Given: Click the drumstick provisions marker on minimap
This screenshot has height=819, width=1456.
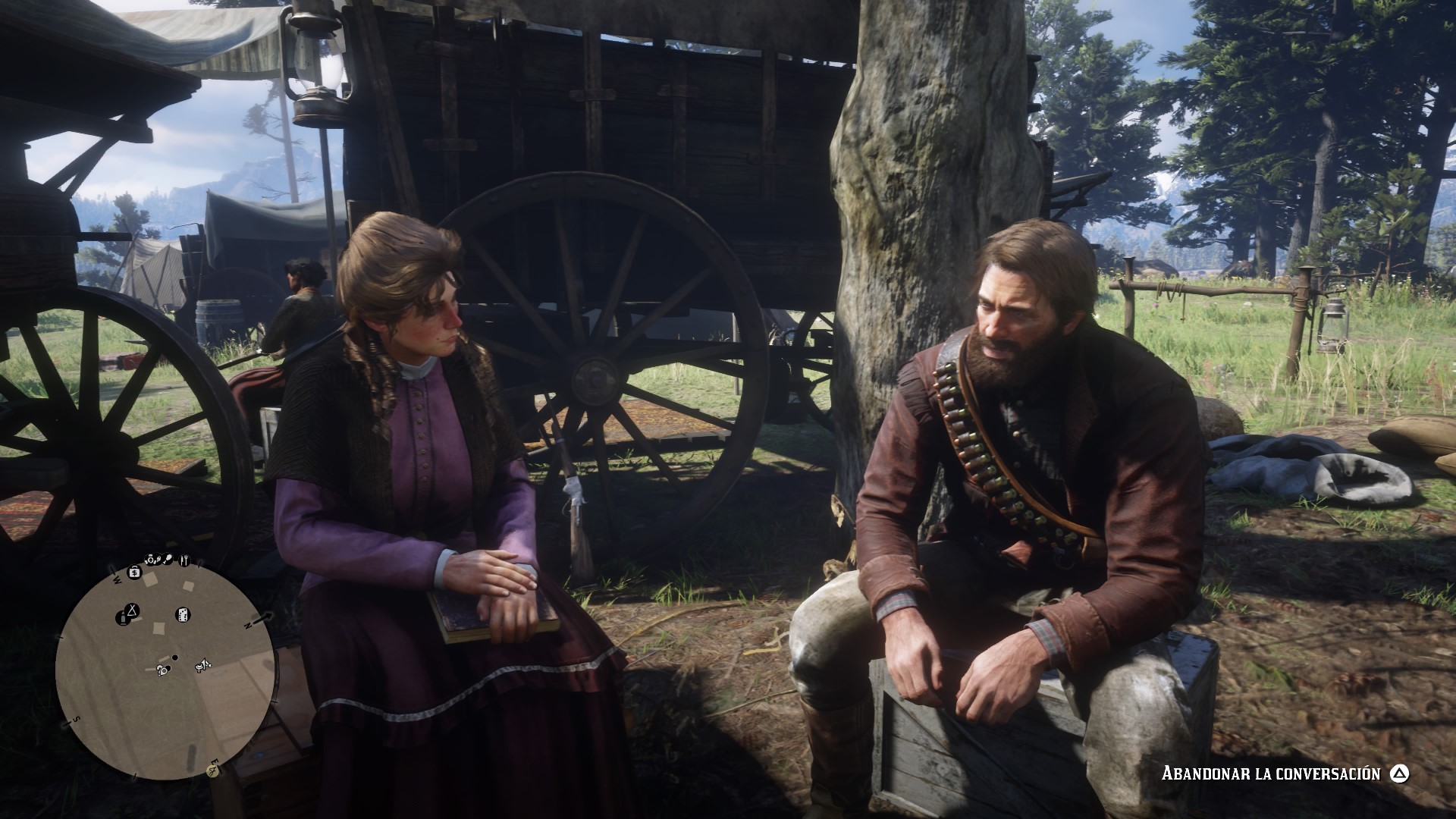Looking at the screenshot, I should [x=168, y=560].
